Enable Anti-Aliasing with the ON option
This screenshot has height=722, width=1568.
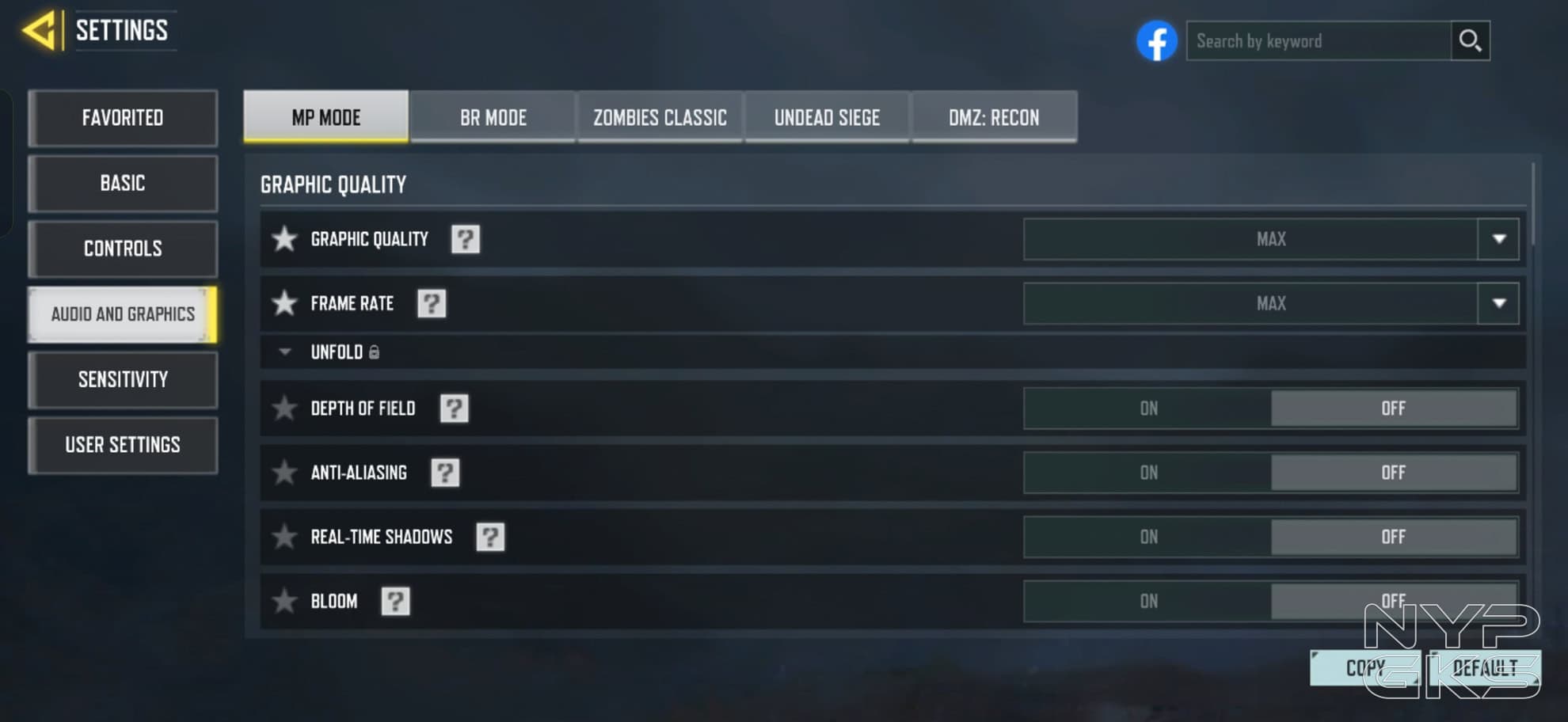click(x=1148, y=473)
